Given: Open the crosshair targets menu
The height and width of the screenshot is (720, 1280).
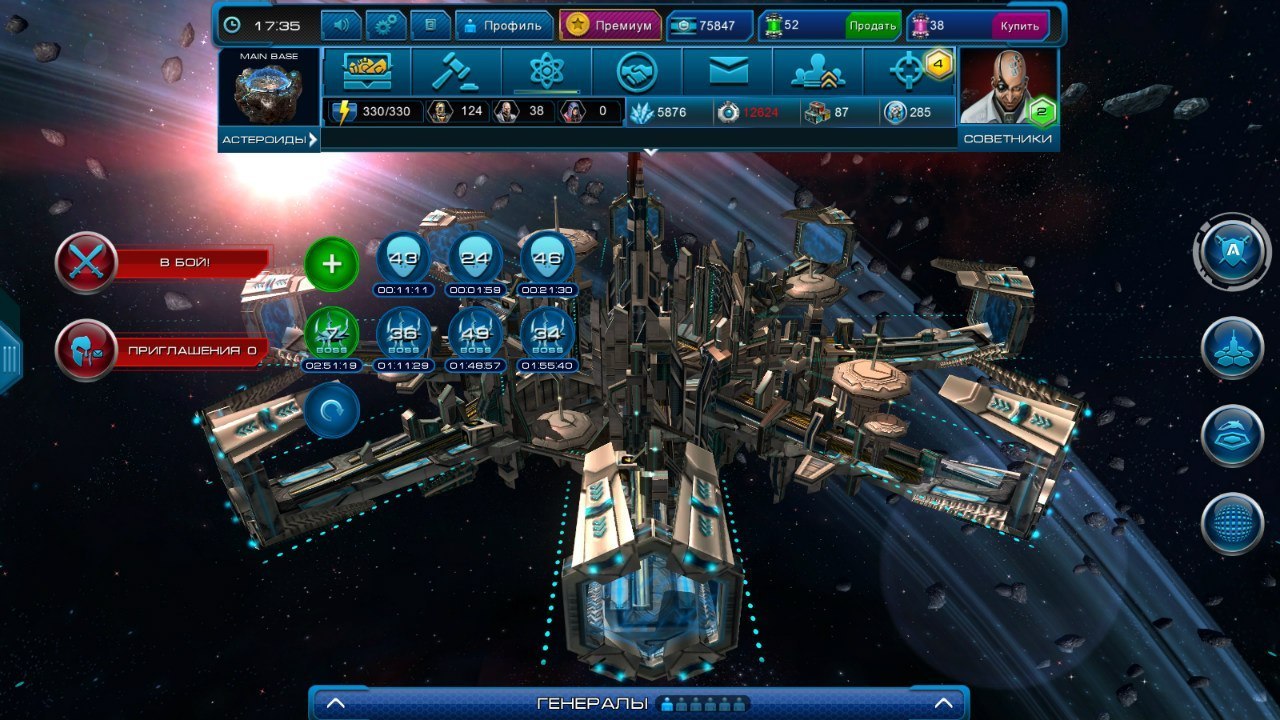Looking at the screenshot, I should click(909, 71).
